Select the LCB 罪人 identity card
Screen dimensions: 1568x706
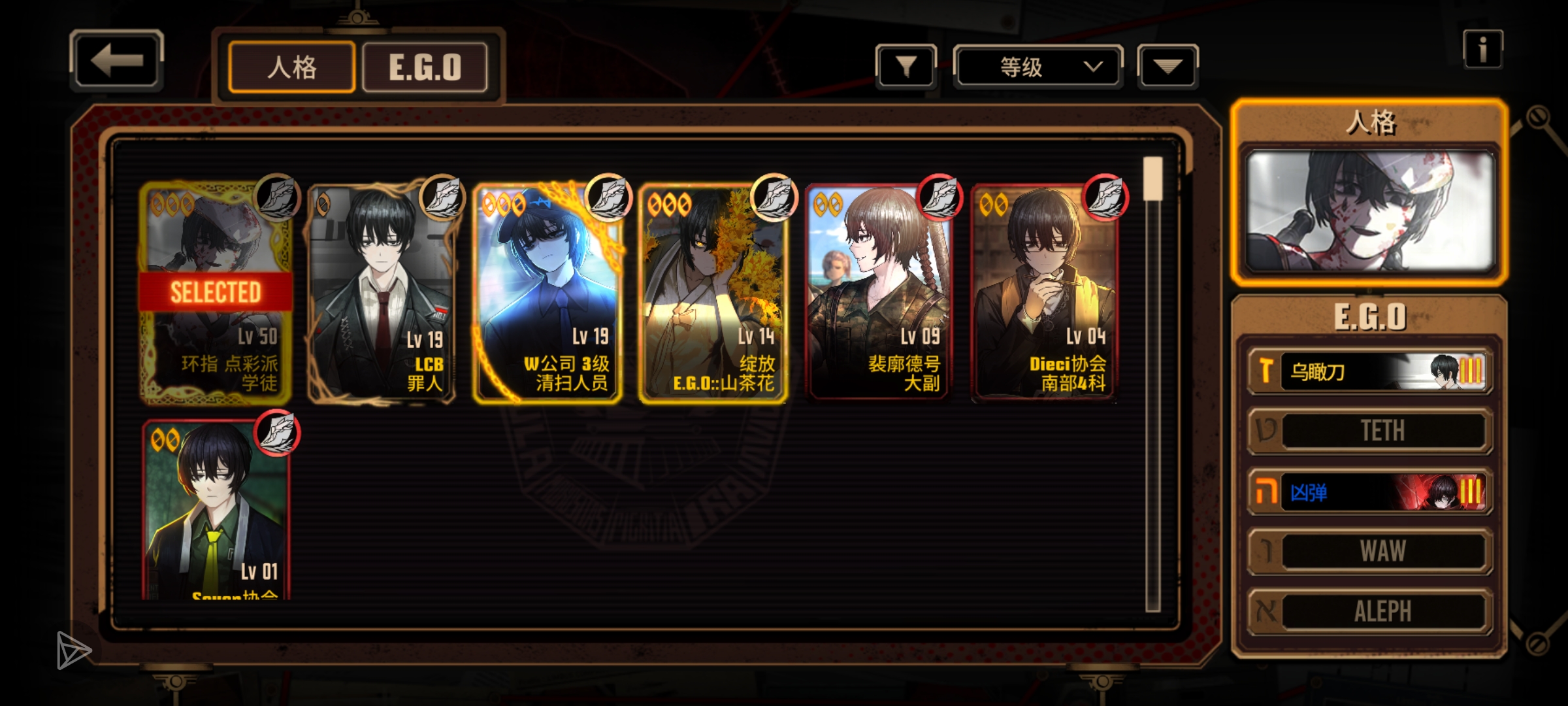click(382, 294)
